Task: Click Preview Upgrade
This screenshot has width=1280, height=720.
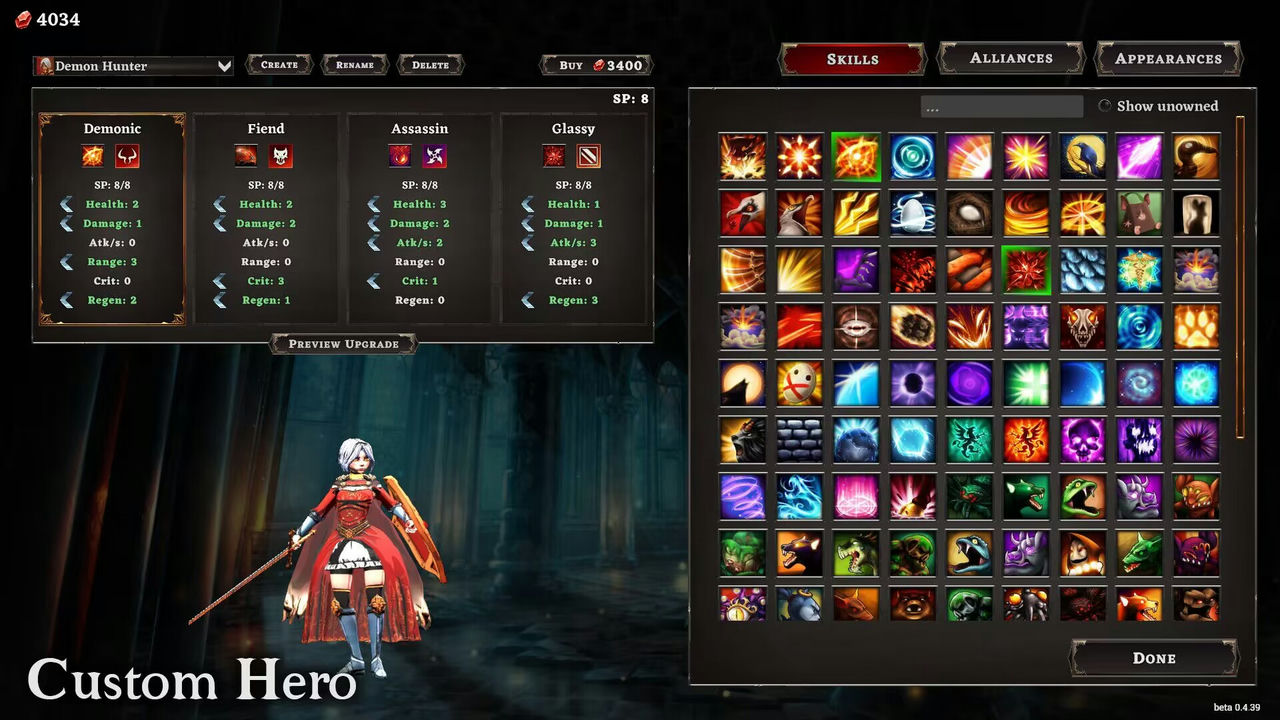Action: [343, 344]
